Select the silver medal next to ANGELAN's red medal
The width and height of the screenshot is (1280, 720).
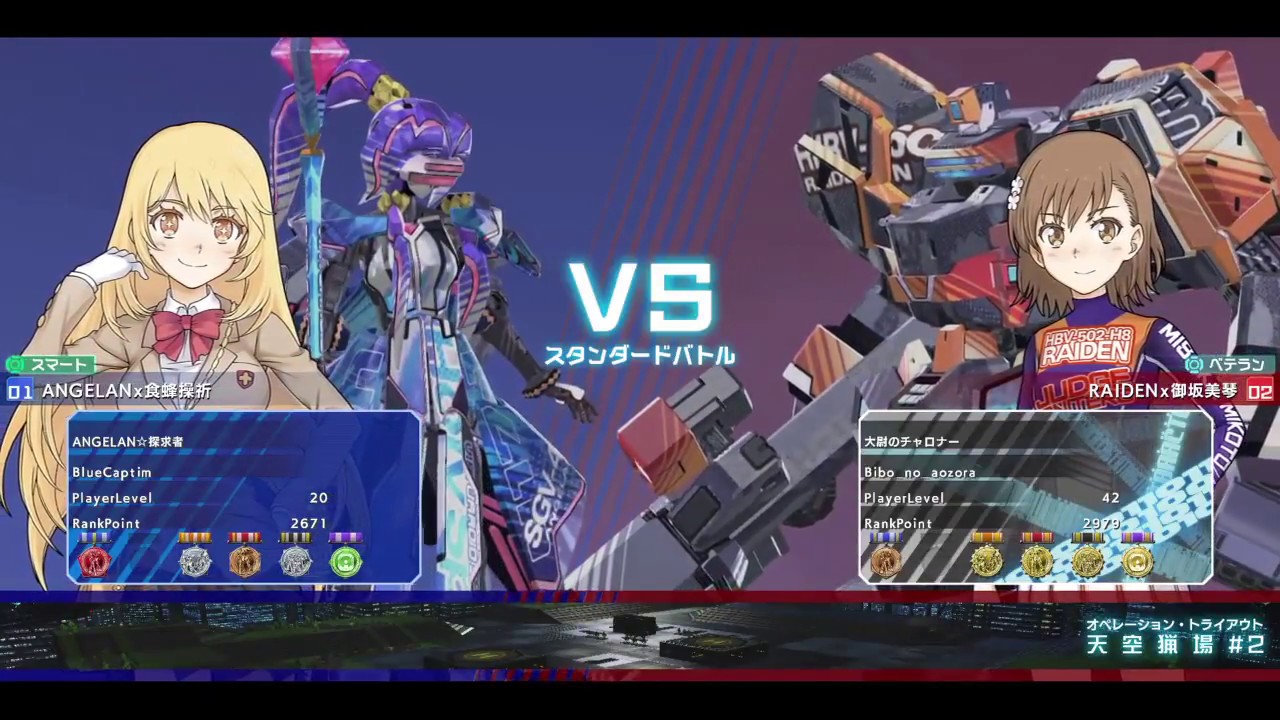pyautogui.click(x=195, y=560)
